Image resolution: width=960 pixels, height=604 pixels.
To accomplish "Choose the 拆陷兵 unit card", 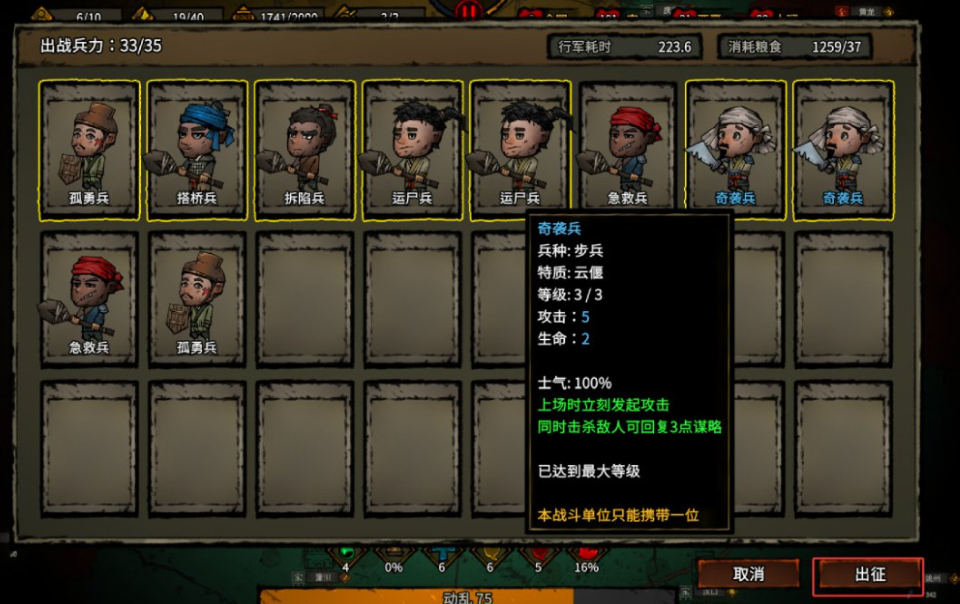I will point(305,148).
